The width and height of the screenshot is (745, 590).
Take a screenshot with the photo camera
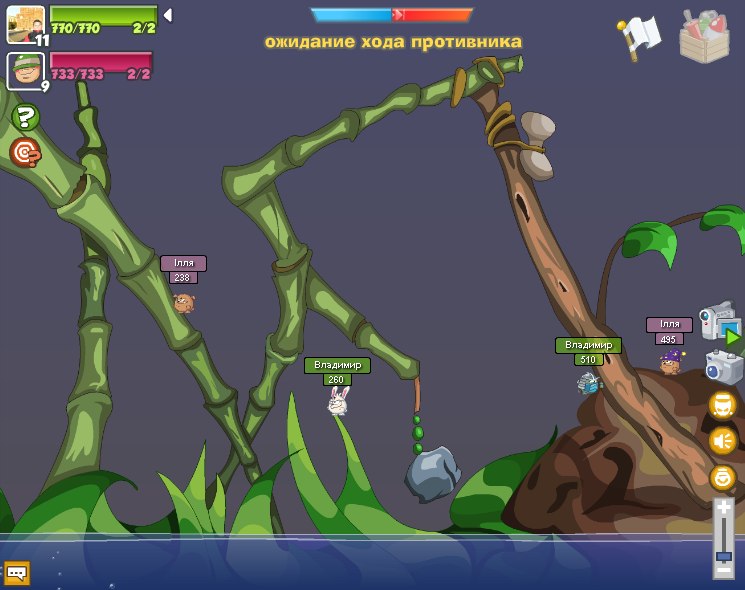tap(723, 367)
